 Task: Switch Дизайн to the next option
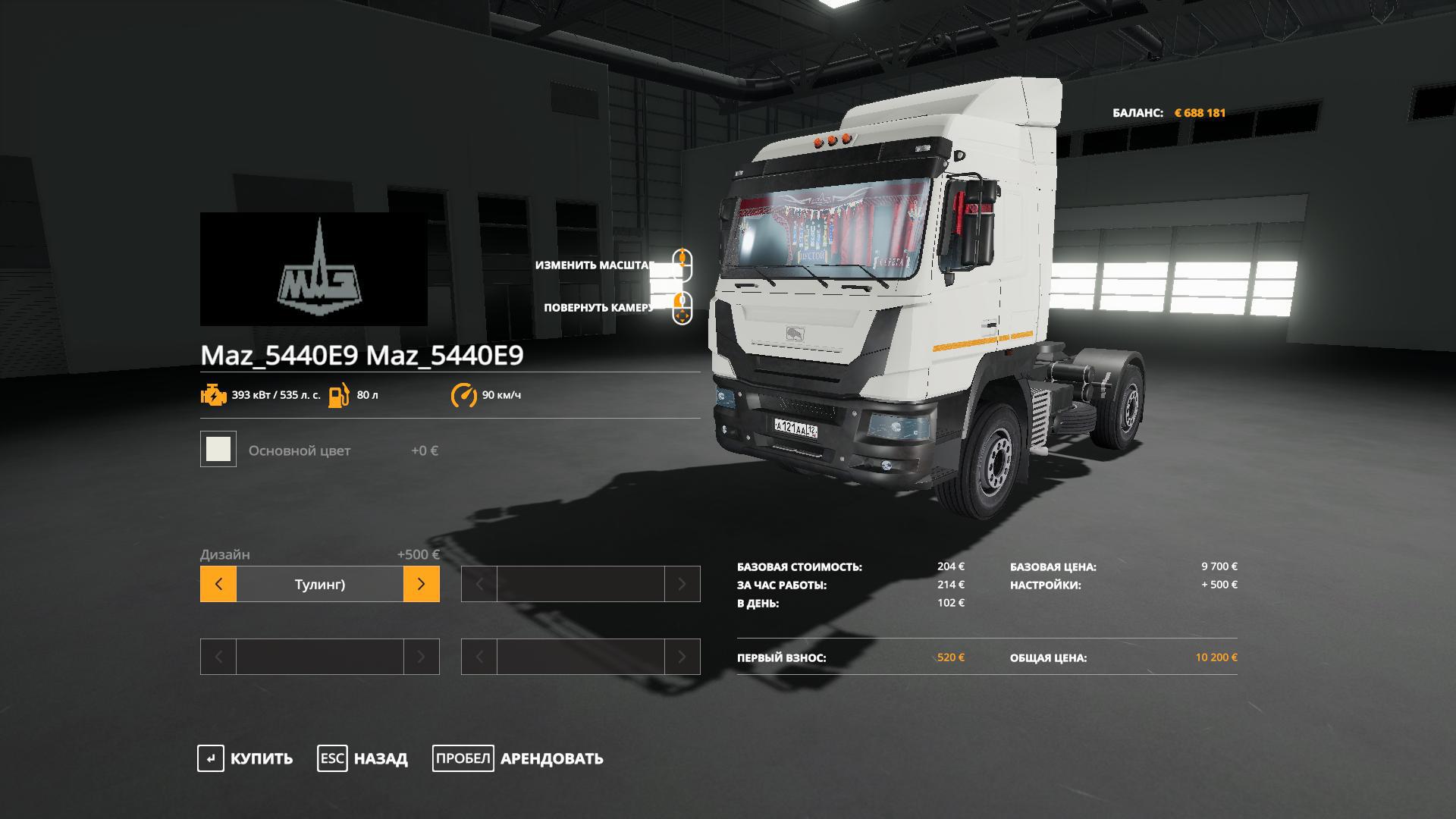point(421,584)
